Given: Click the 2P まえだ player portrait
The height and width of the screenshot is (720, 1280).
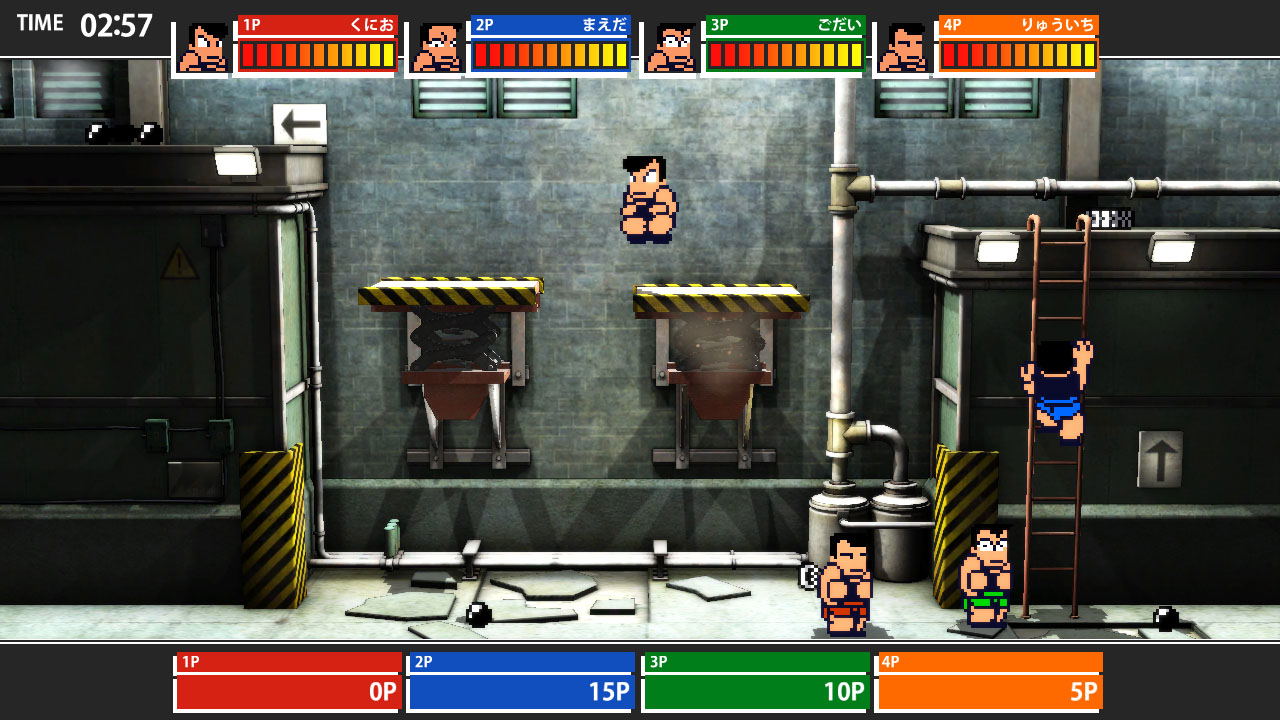Looking at the screenshot, I should pyautogui.click(x=436, y=48).
